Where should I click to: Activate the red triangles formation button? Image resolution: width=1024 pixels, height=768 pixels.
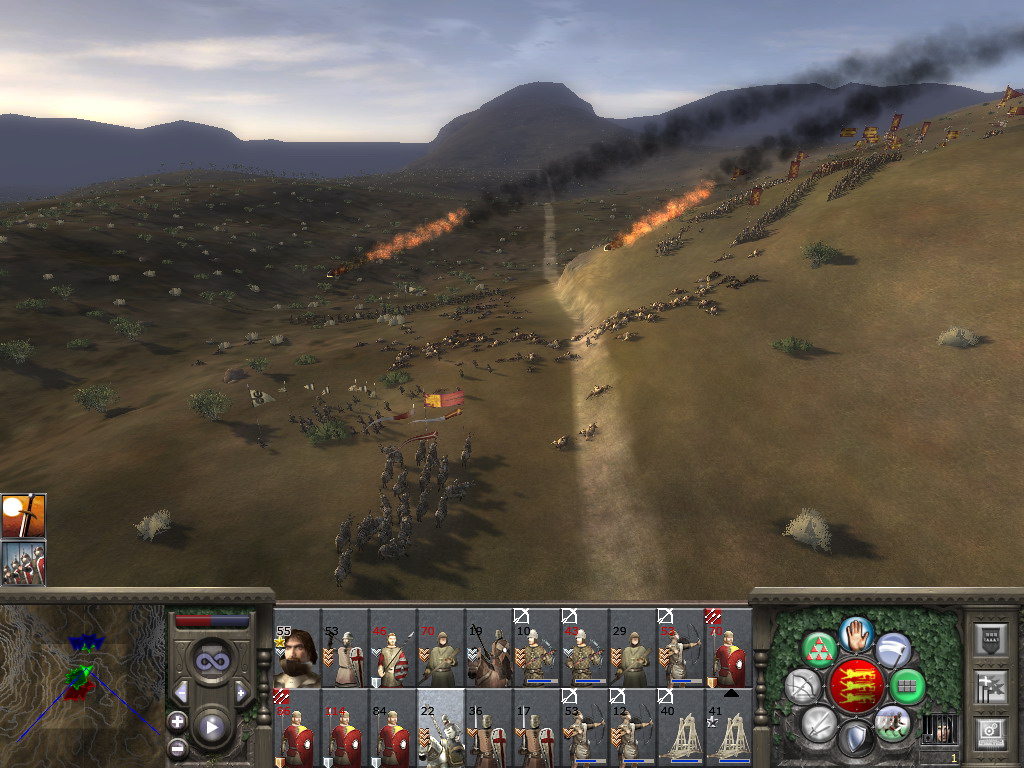(820, 650)
